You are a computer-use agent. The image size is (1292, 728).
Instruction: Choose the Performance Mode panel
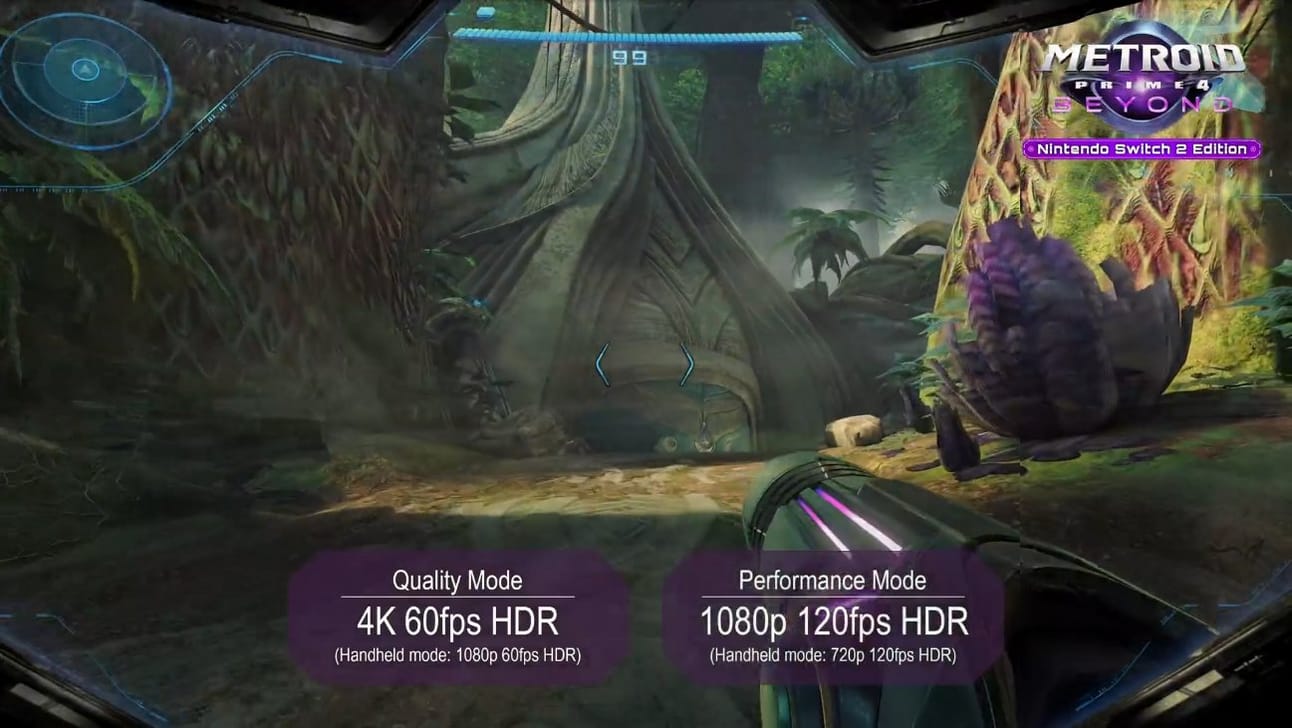832,616
